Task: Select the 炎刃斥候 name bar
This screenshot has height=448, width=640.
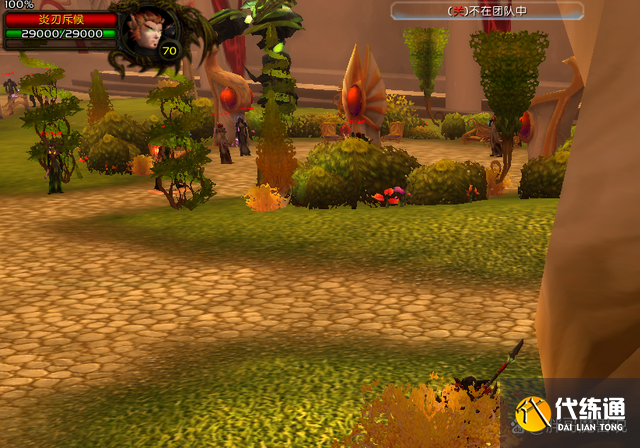Action: pos(60,18)
